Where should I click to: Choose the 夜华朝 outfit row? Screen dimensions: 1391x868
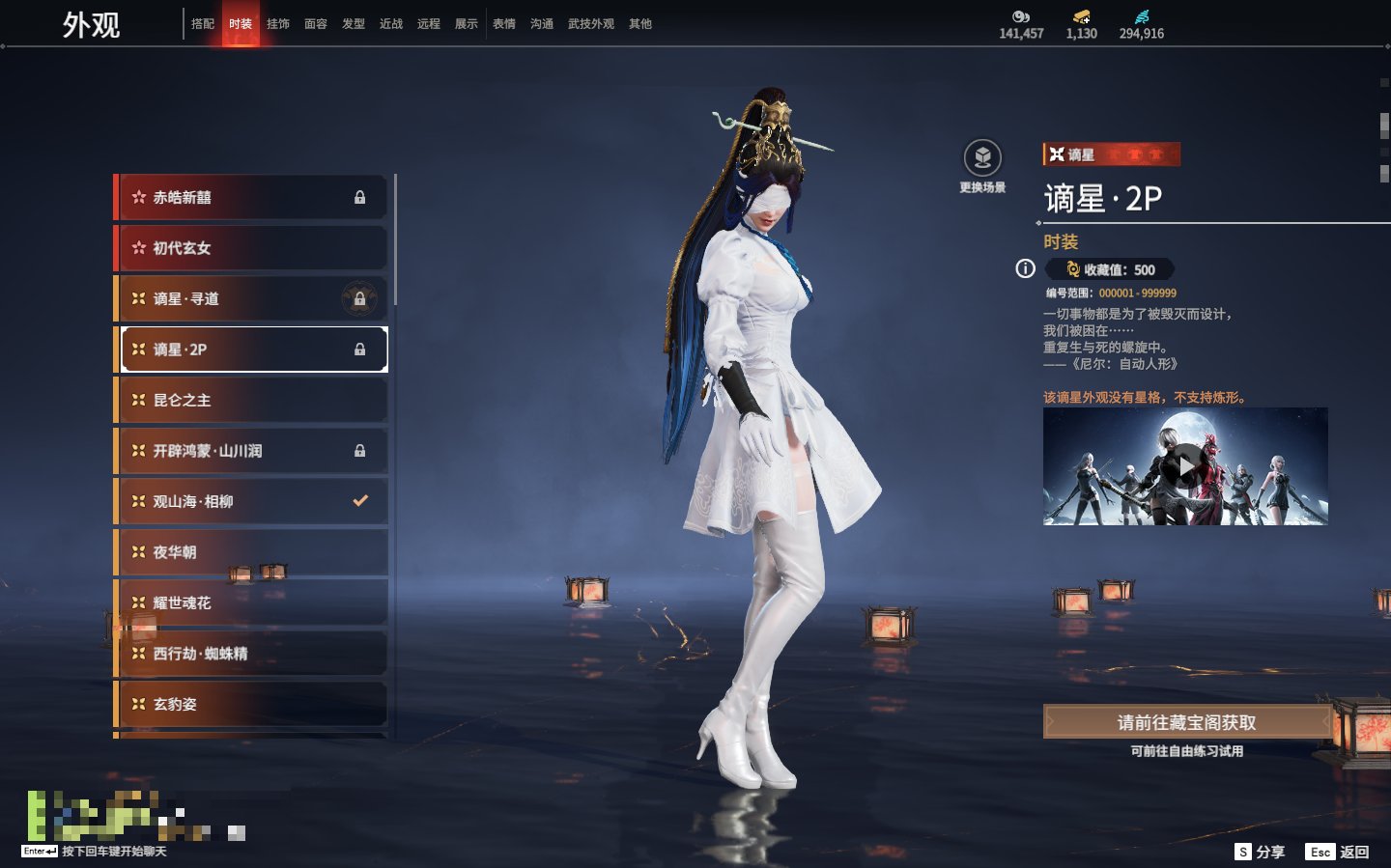click(251, 552)
